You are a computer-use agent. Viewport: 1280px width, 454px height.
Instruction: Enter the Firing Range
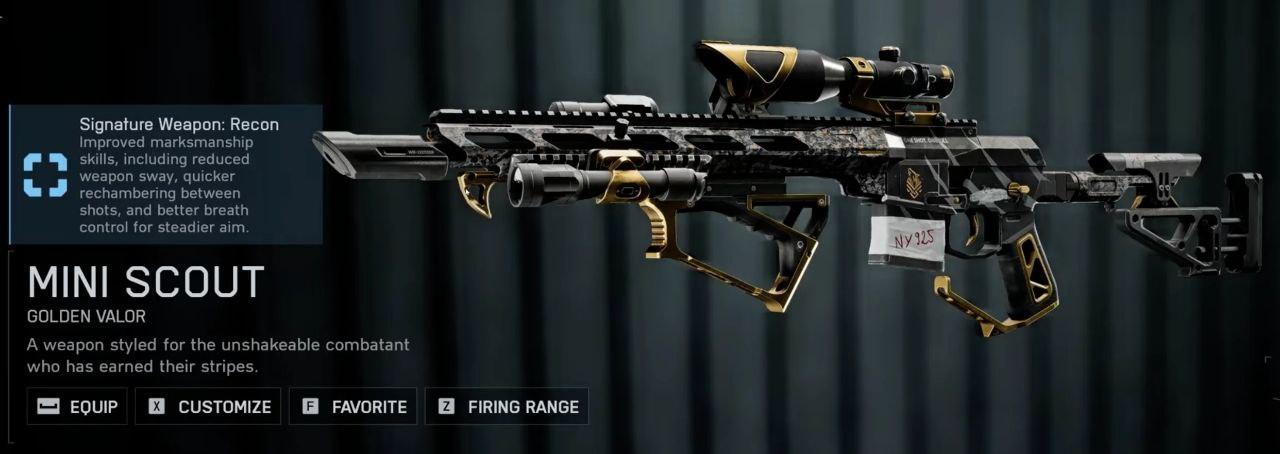pos(508,407)
